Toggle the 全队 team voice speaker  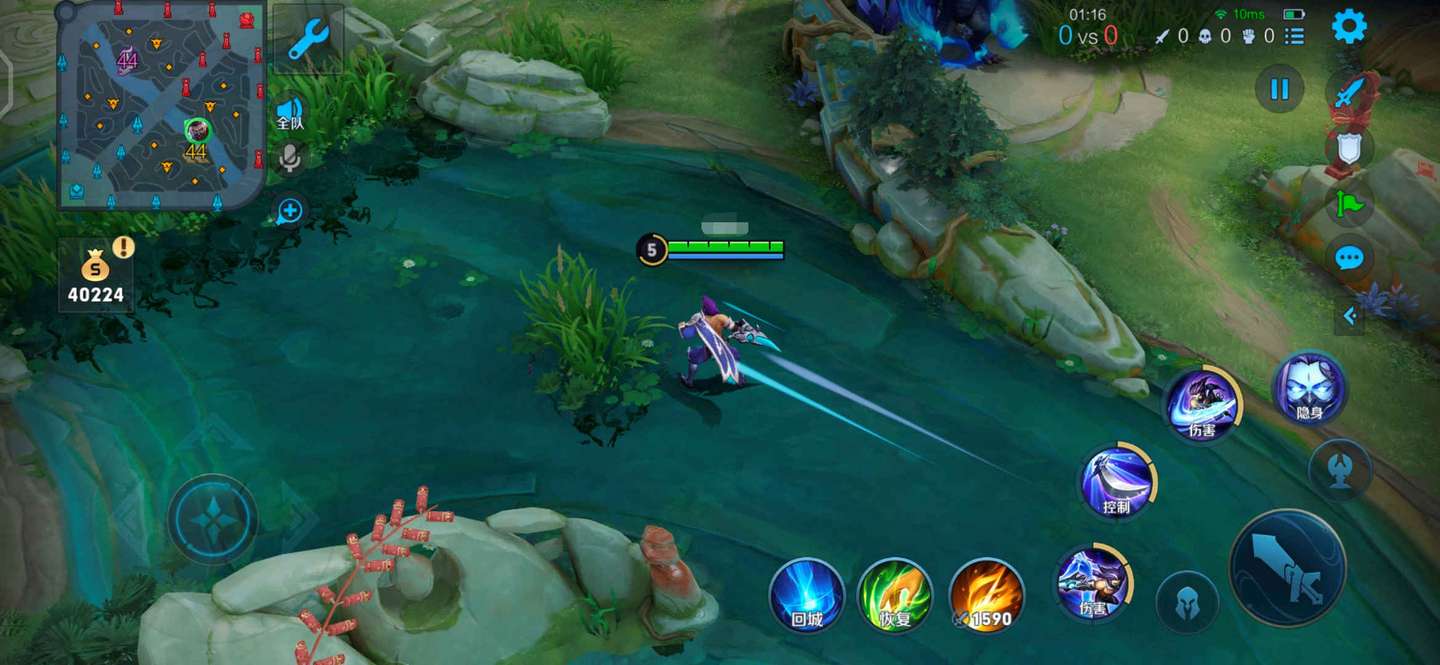(x=290, y=112)
